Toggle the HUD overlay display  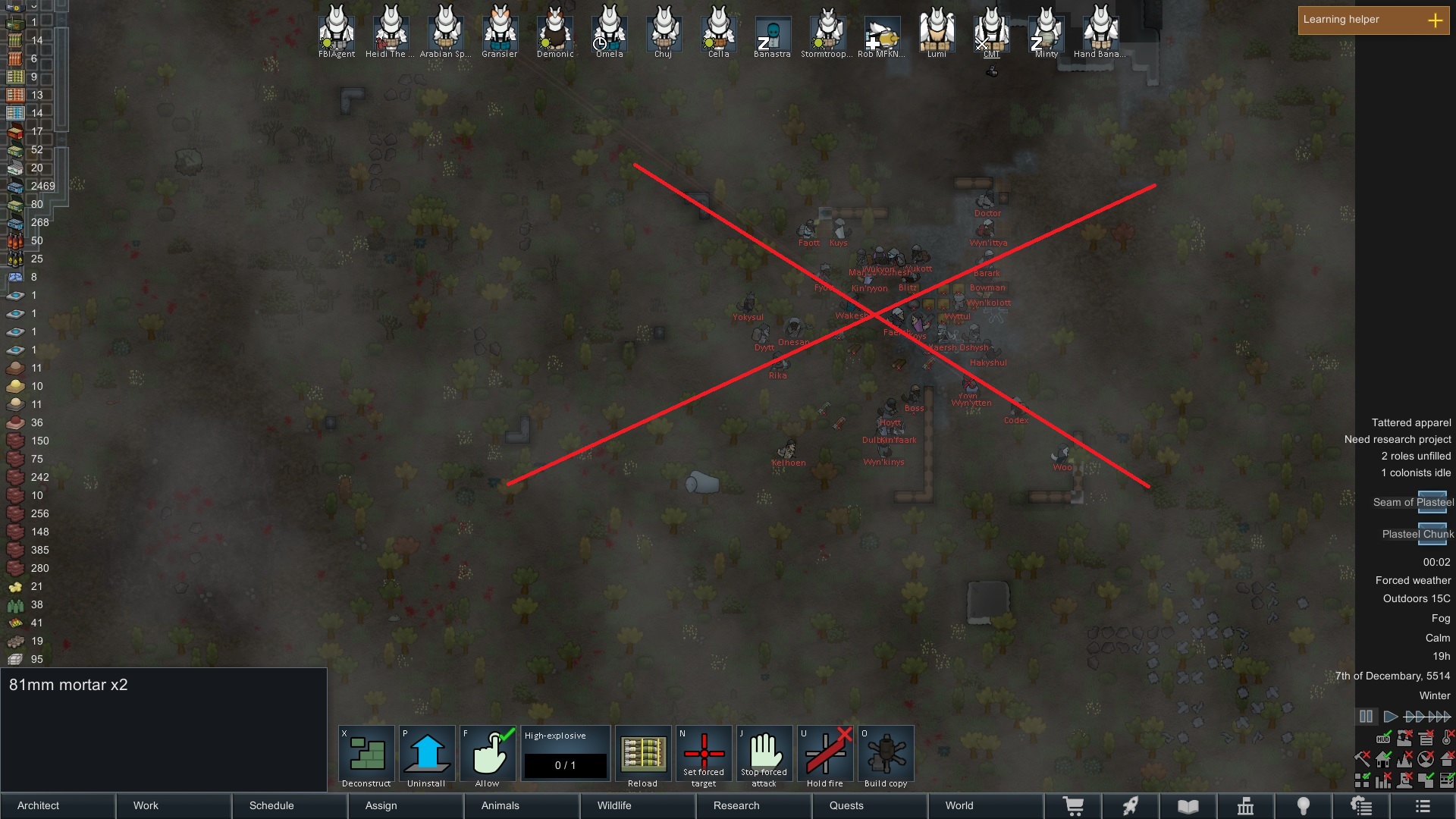tap(1383, 739)
